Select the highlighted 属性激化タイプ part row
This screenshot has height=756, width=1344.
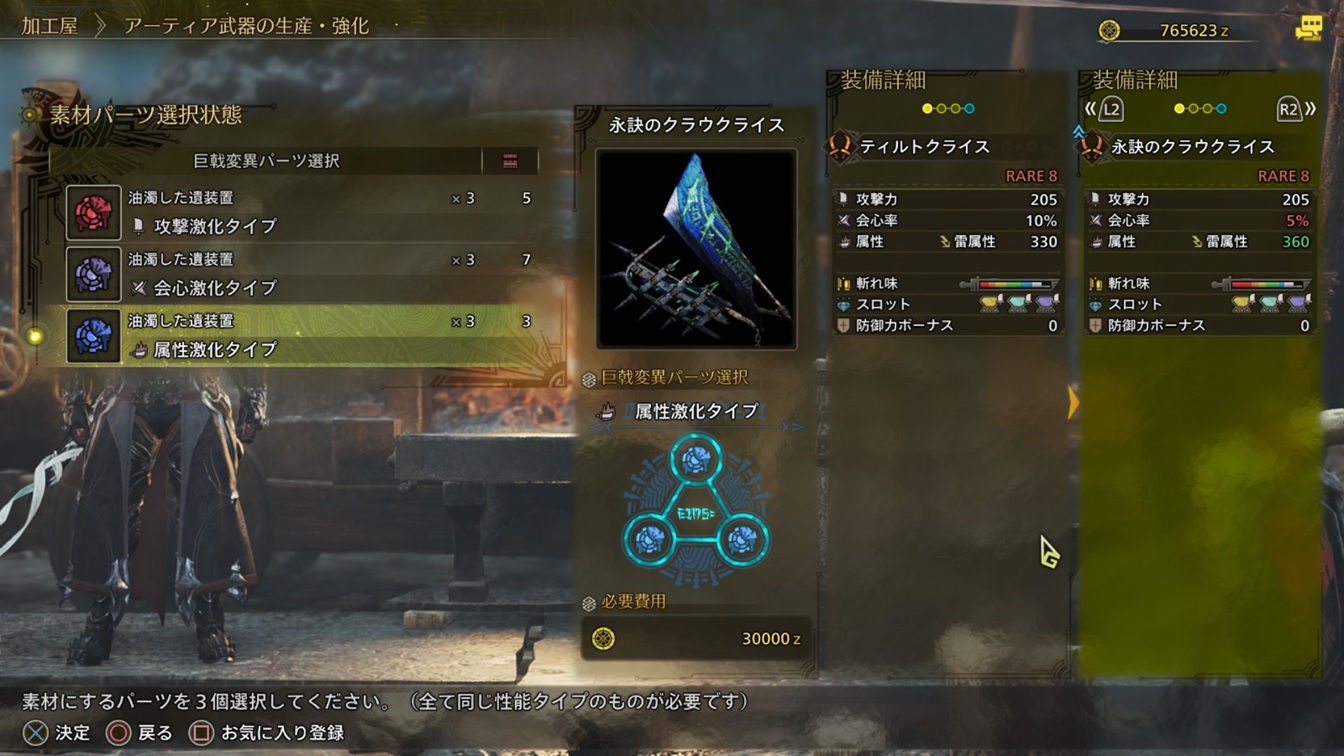point(300,335)
